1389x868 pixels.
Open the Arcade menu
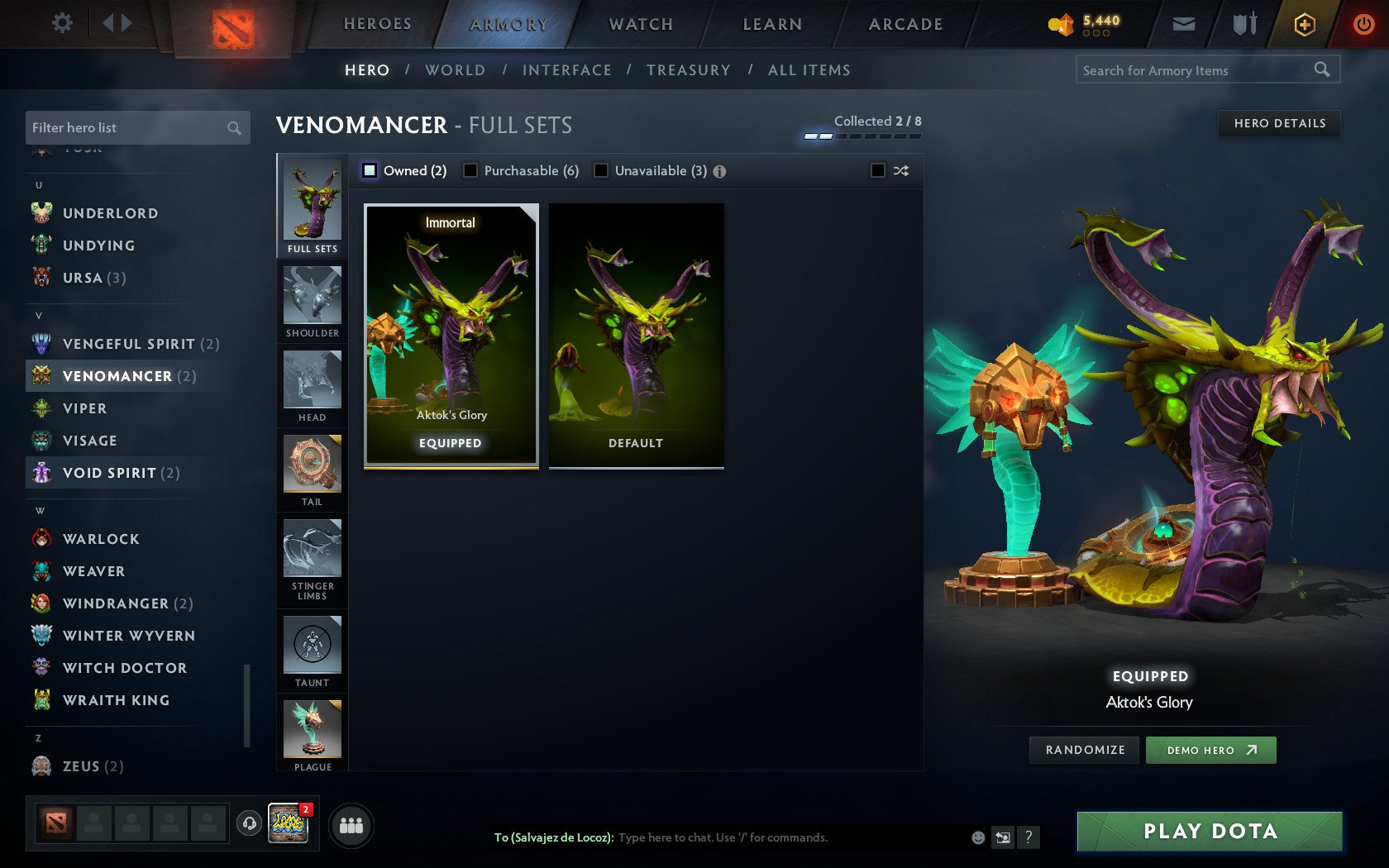click(904, 24)
